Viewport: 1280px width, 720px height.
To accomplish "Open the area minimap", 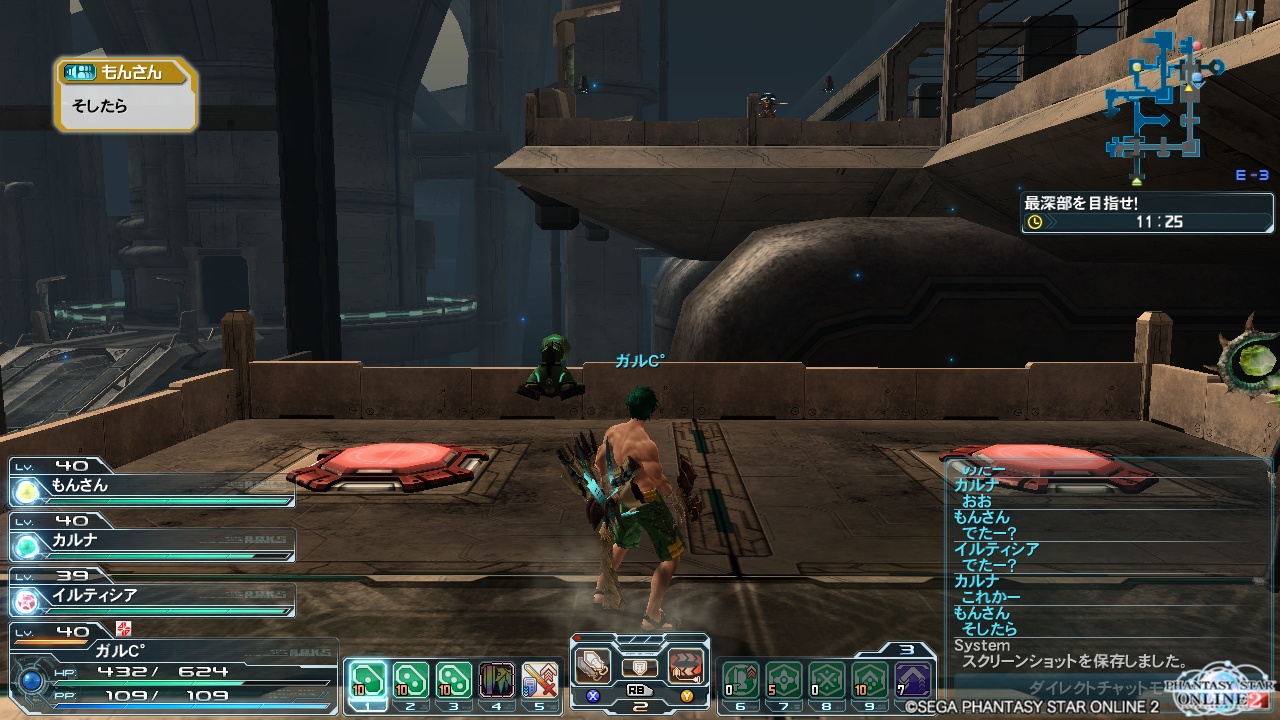I will 1162,100.
